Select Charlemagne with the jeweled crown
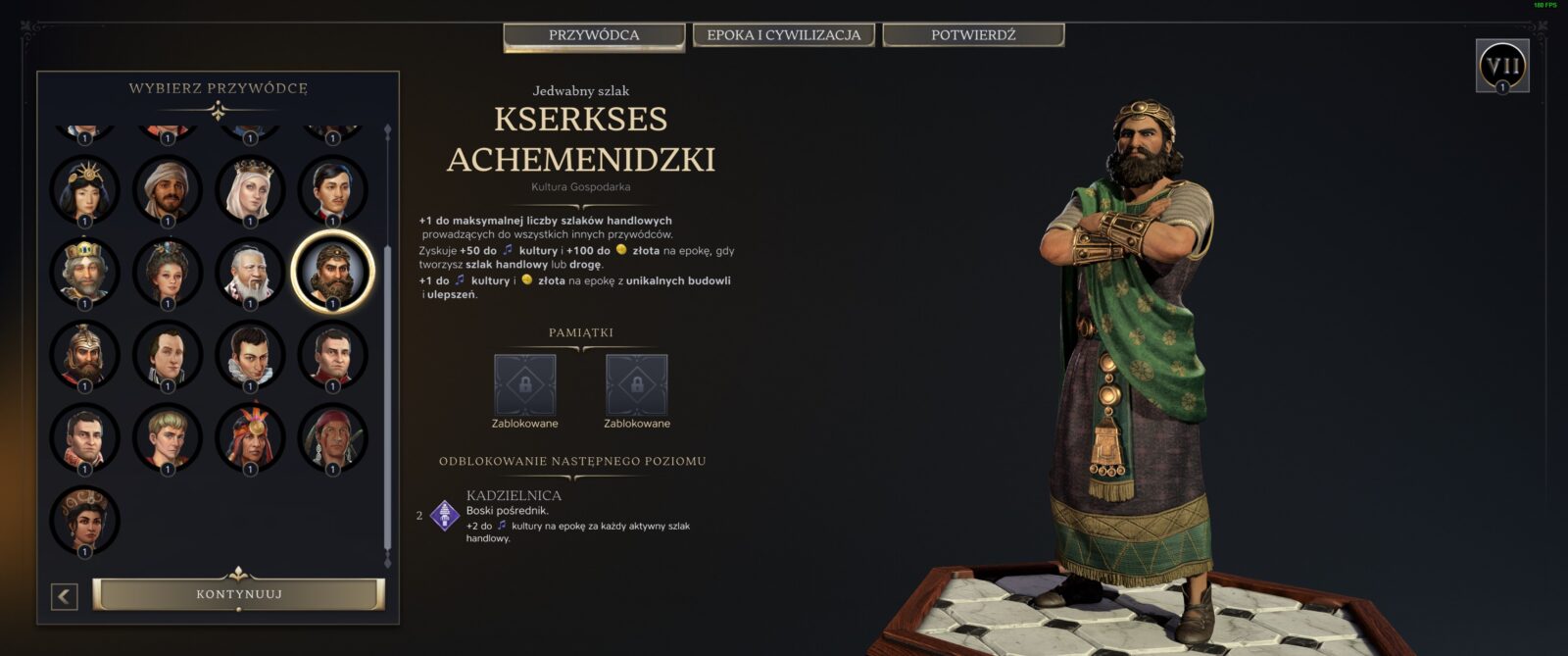This screenshot has height=656, width=1568. (84, 272)
